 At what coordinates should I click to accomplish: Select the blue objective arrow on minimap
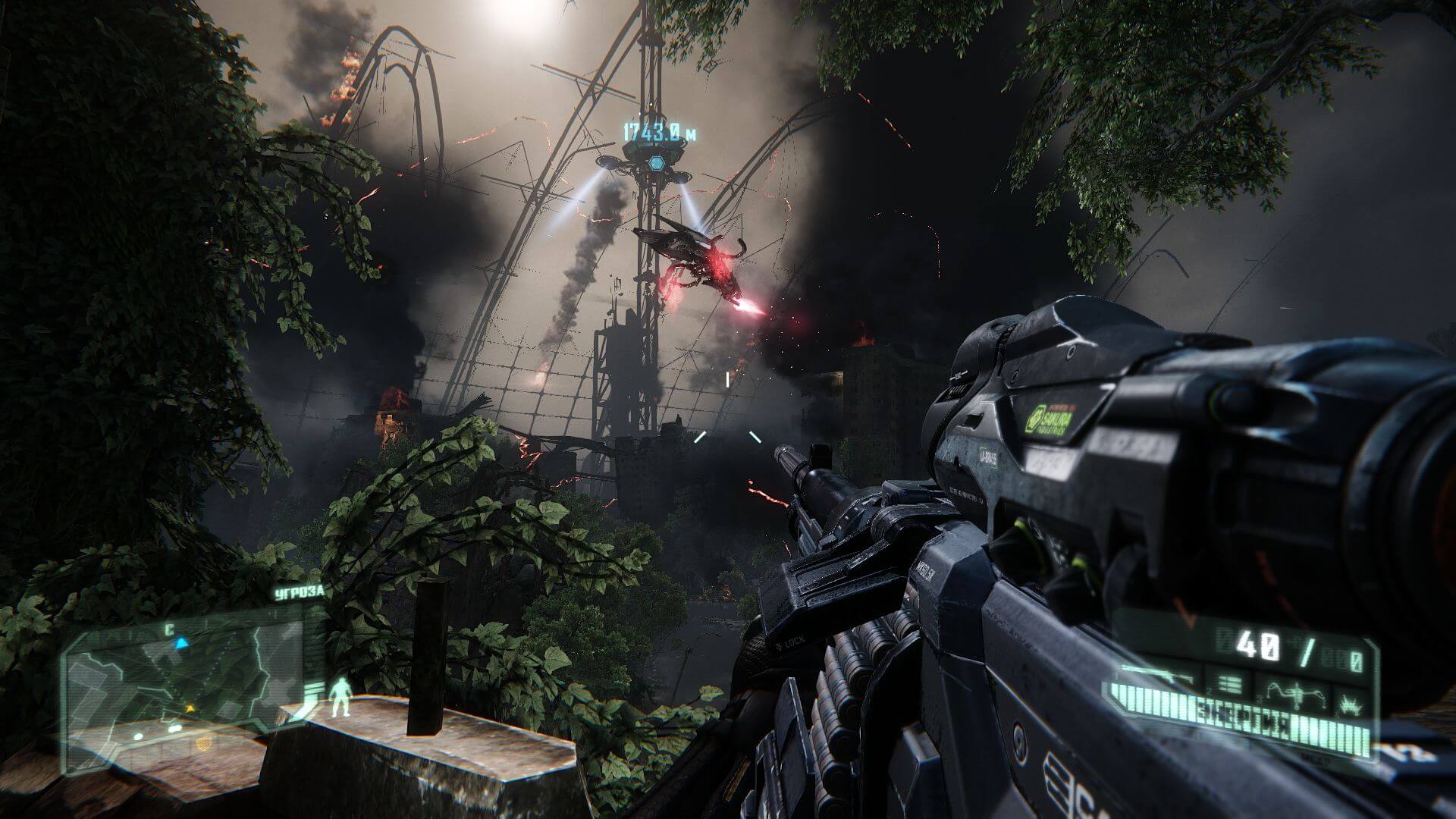point(181,643)
